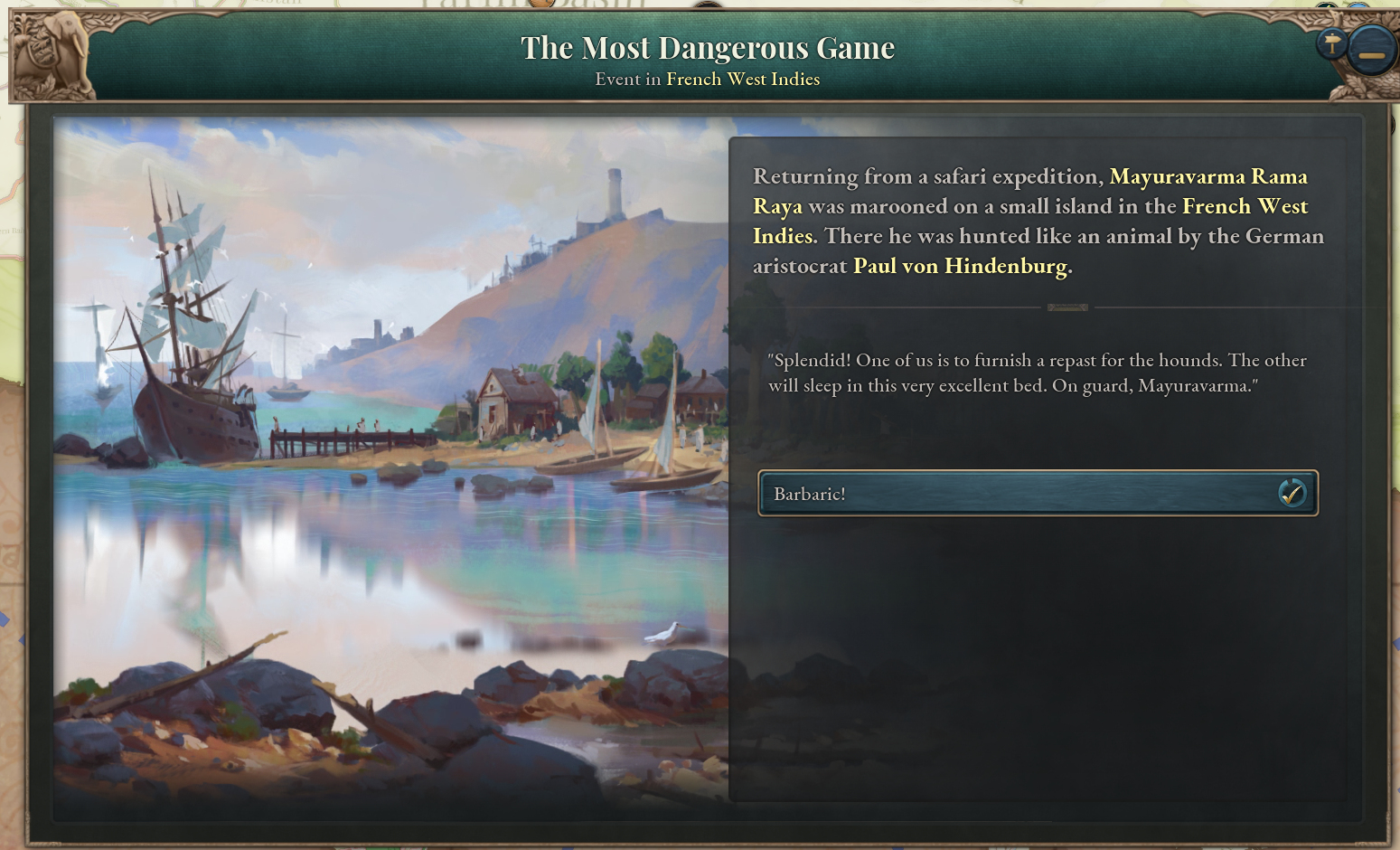Choose the "Barbaric!" event option
This screenshot has width=1400, height=850.
[1037, 494]
